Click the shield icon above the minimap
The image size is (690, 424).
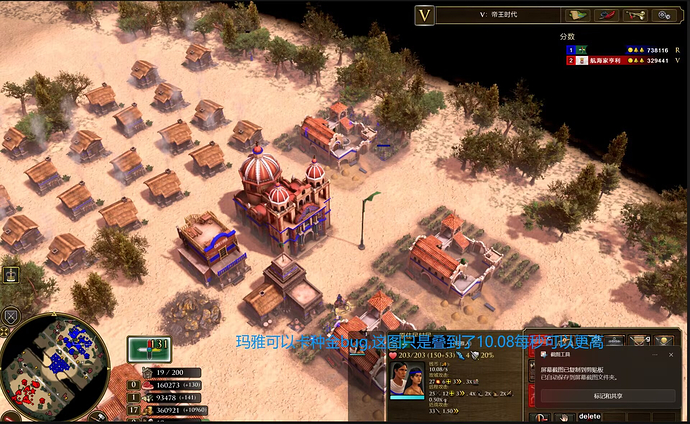click(x=12, y=317)
